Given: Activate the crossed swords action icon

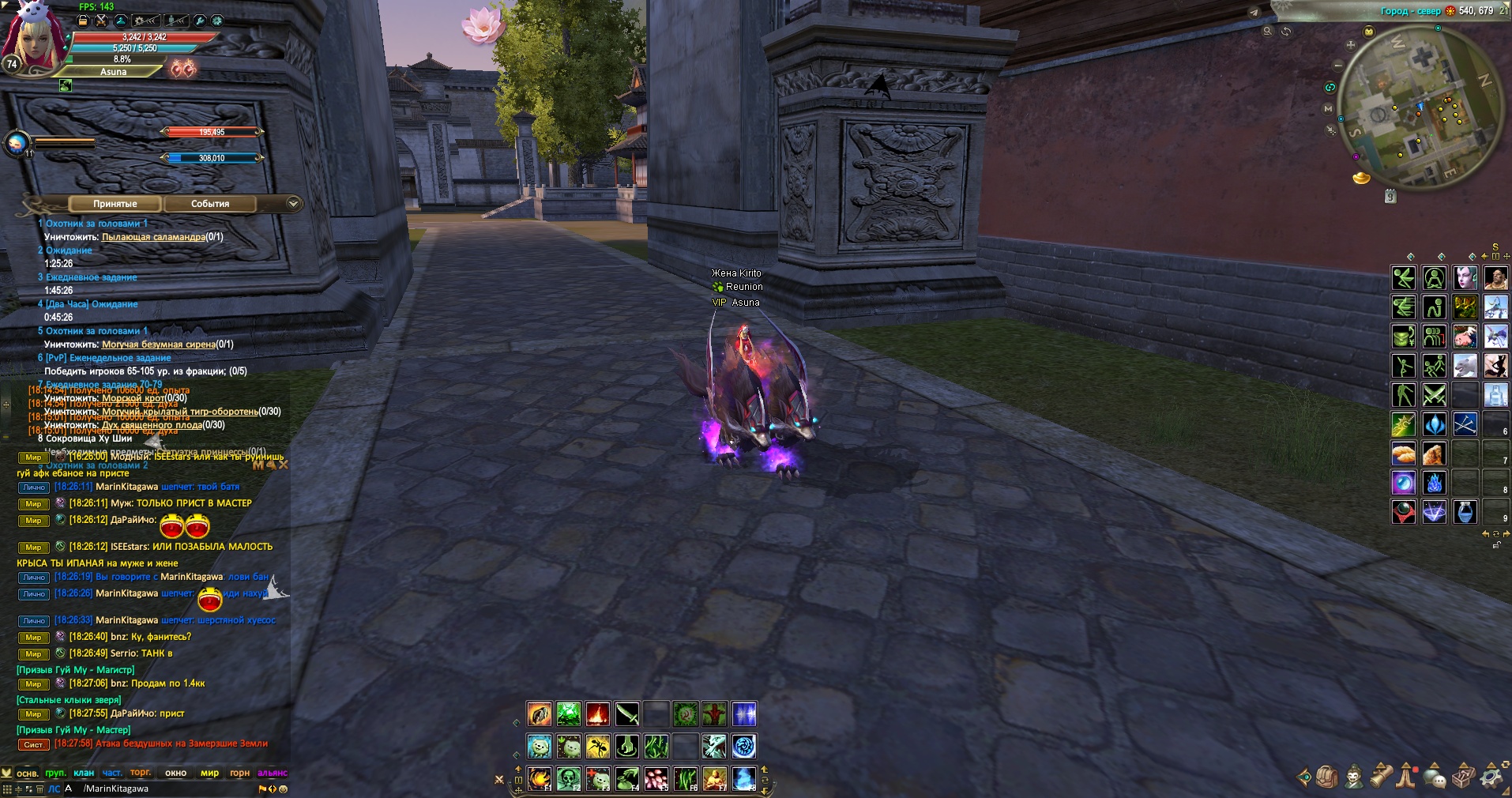Looking at the screenshot, I should coord(1435,394).
